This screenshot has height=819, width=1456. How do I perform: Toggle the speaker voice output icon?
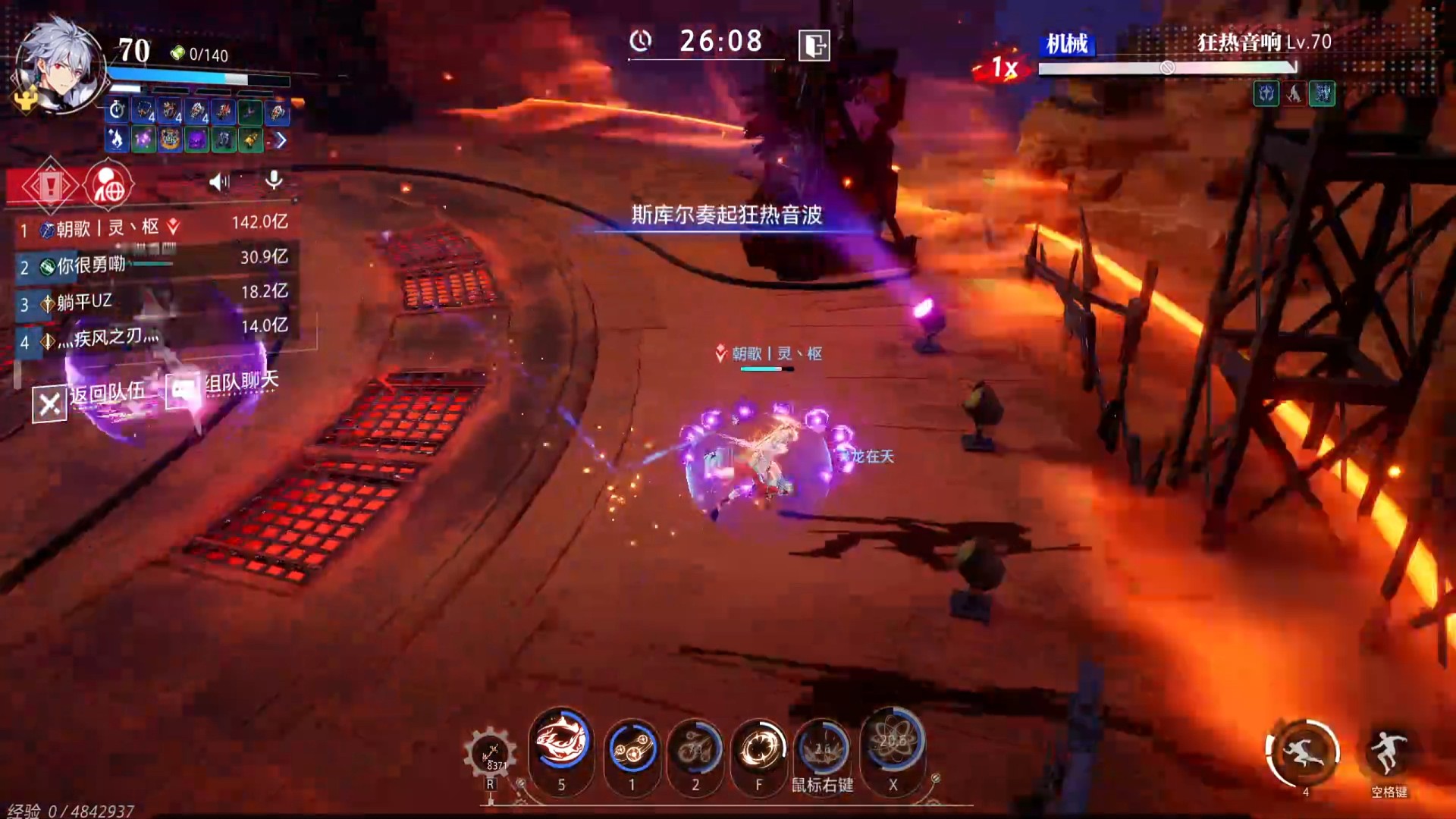[x=219, y=181]
